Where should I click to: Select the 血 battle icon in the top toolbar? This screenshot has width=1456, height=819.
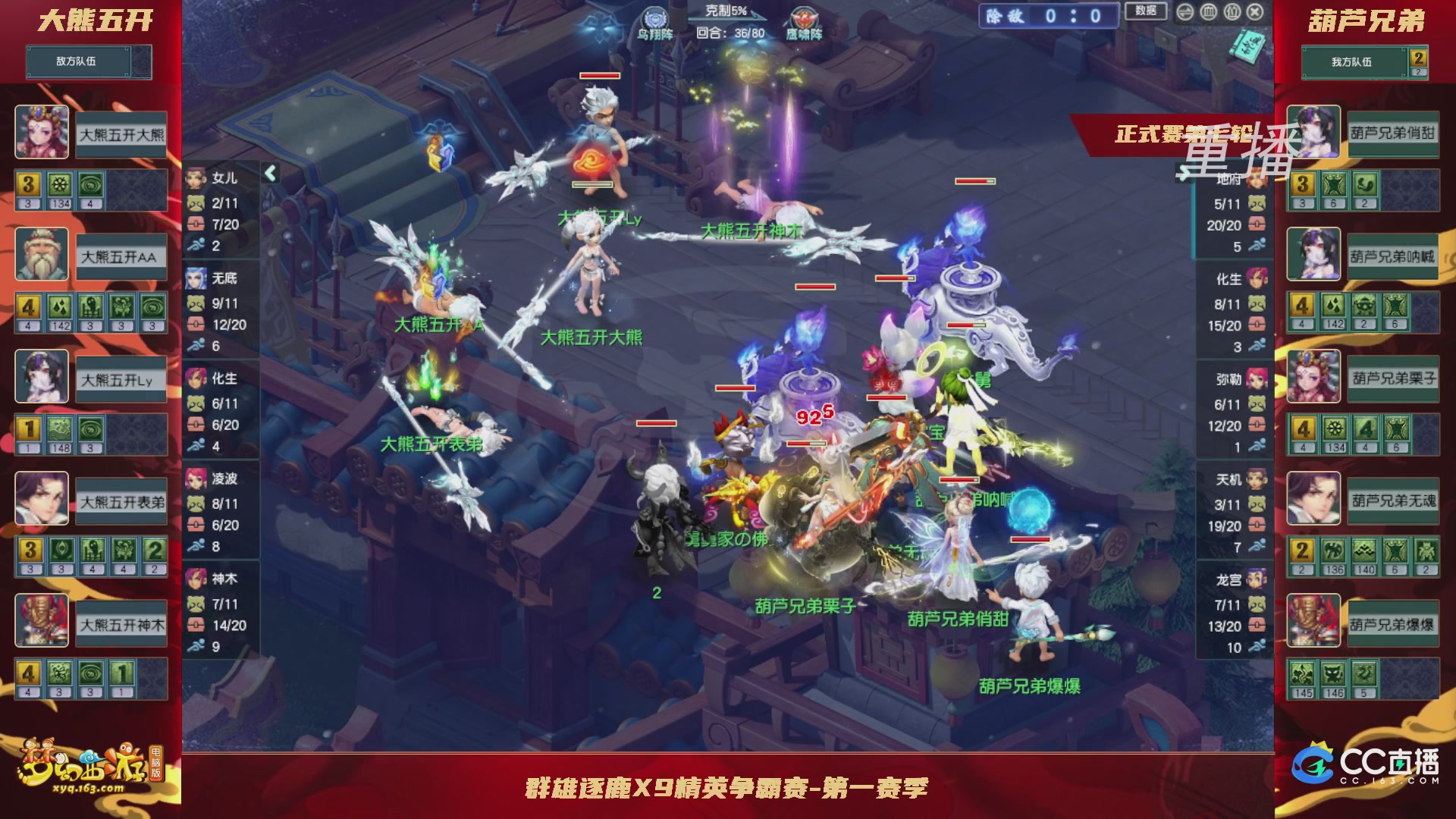pos(1207,12)
